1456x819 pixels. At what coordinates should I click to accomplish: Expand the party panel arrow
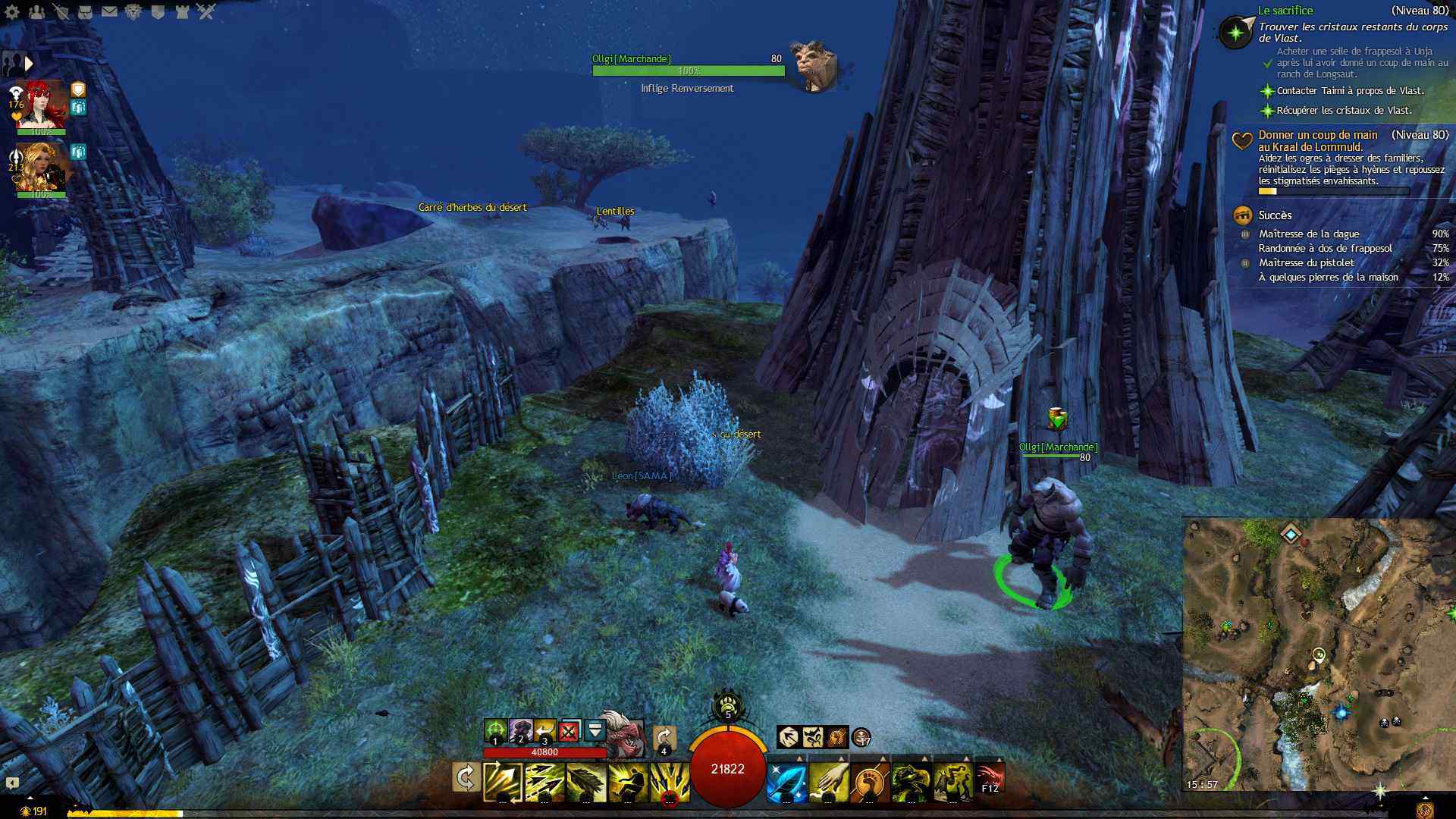coord(29,64)
